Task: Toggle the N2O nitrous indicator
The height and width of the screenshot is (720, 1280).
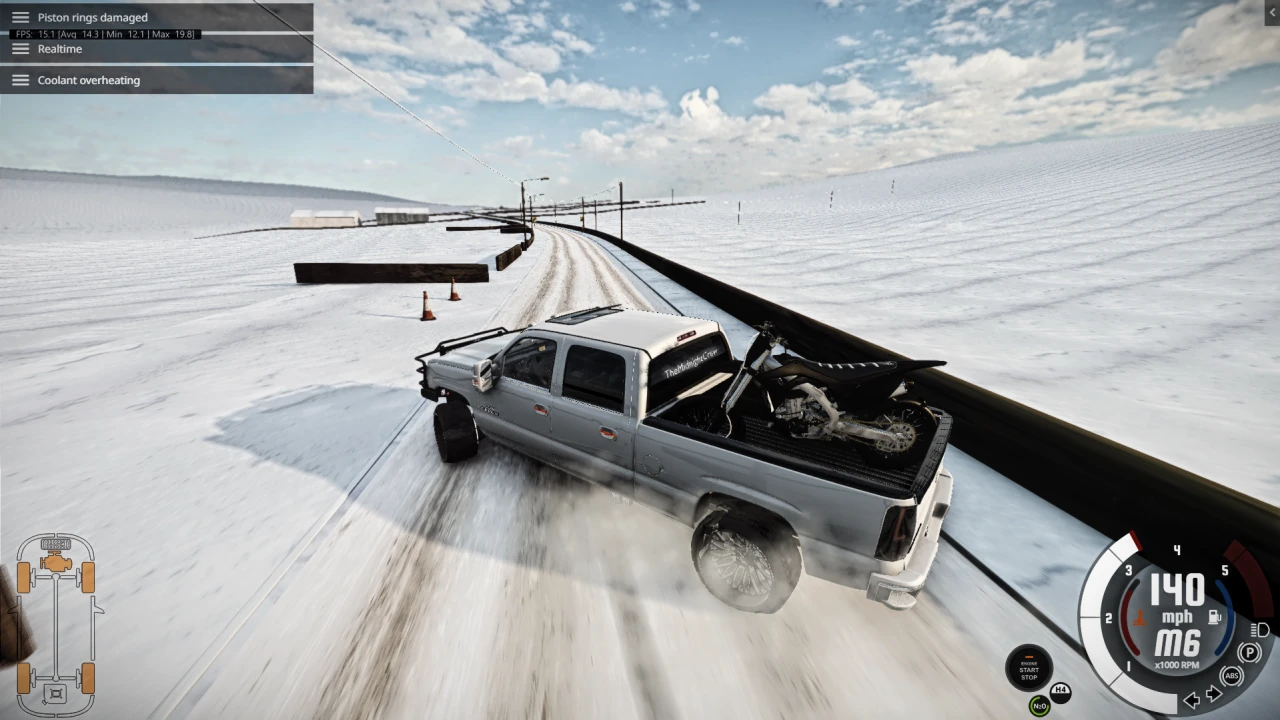Action: pos(1039,706)
